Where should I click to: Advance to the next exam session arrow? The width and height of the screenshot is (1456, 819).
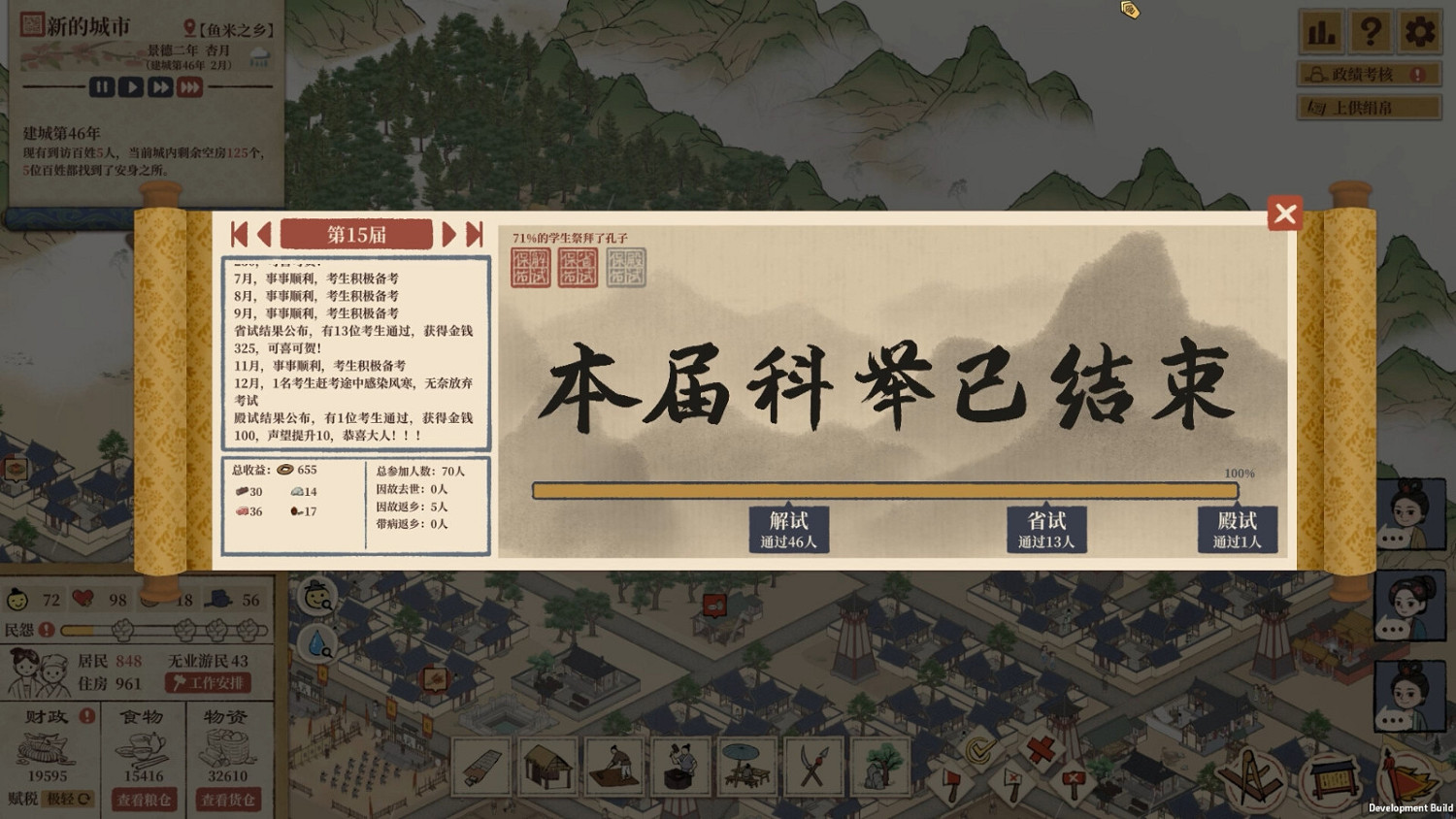(x=448, y=233)
